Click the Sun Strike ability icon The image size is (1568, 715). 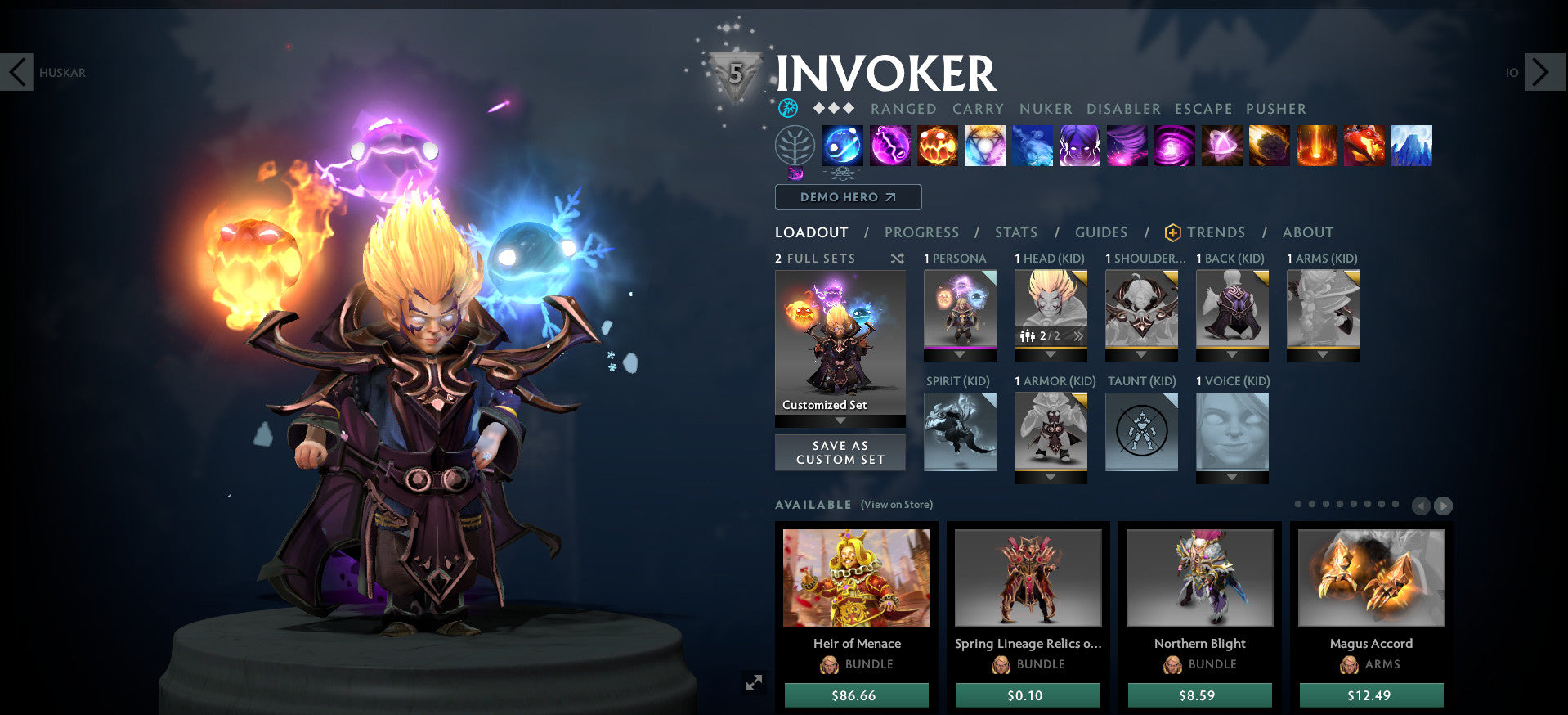coord(1316,146)
